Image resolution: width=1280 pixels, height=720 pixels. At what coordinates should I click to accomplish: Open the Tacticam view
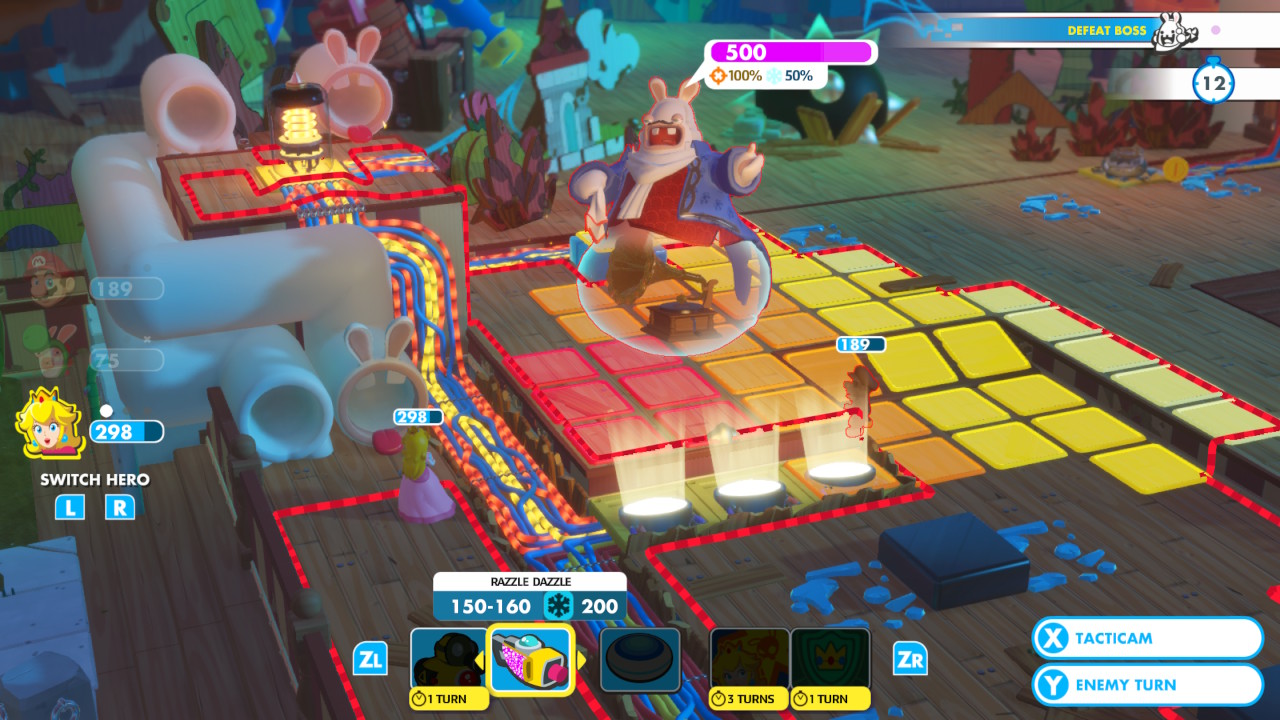click(1146, 638)
